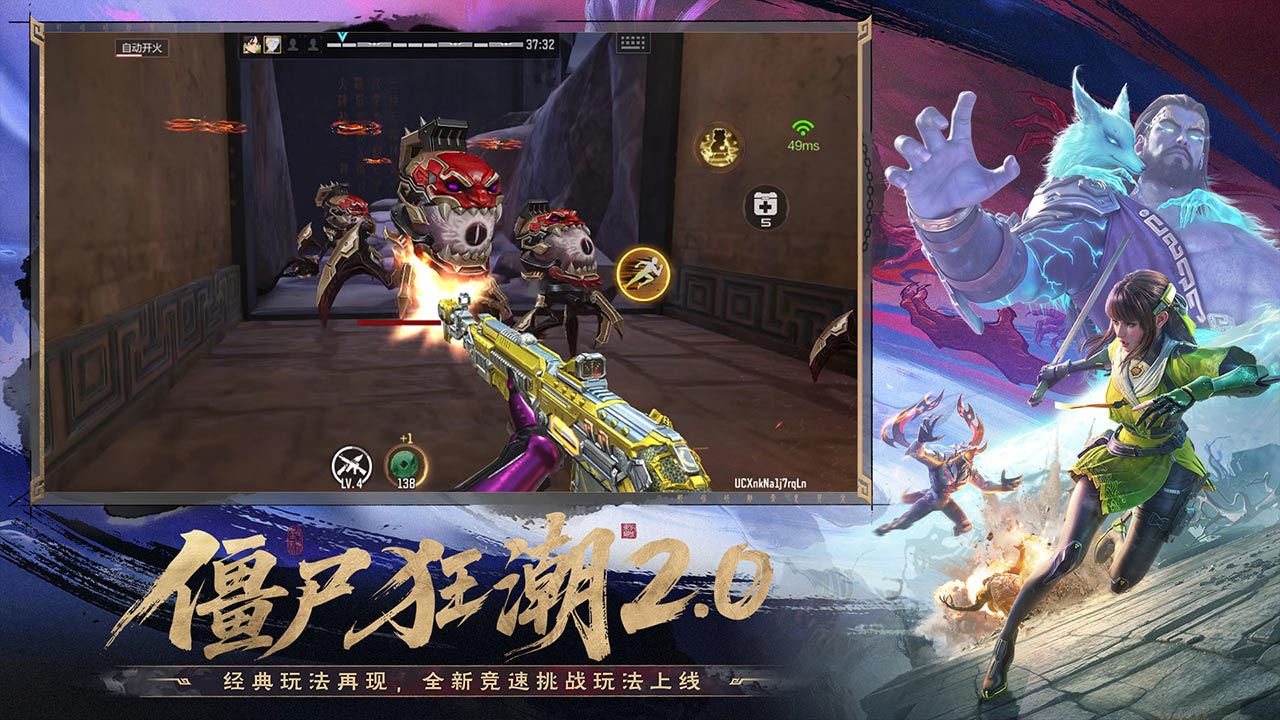Image resolution: width=1280 pixels, height=720 pixels.
Task: Click the LV.4 crossed rifles weapon icon
Action: coord(351,462)
